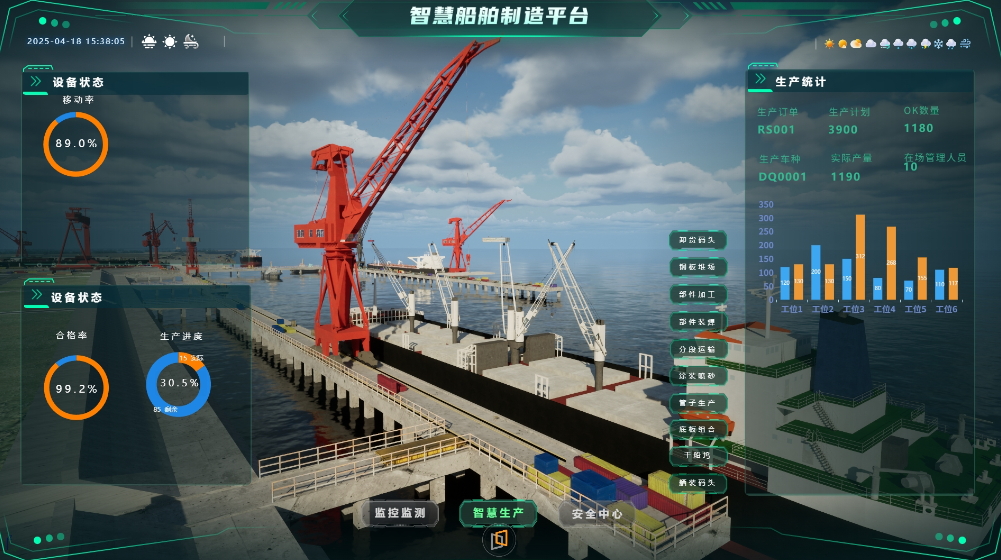Choose the clear orange sun weather icon

pos(829,44)
